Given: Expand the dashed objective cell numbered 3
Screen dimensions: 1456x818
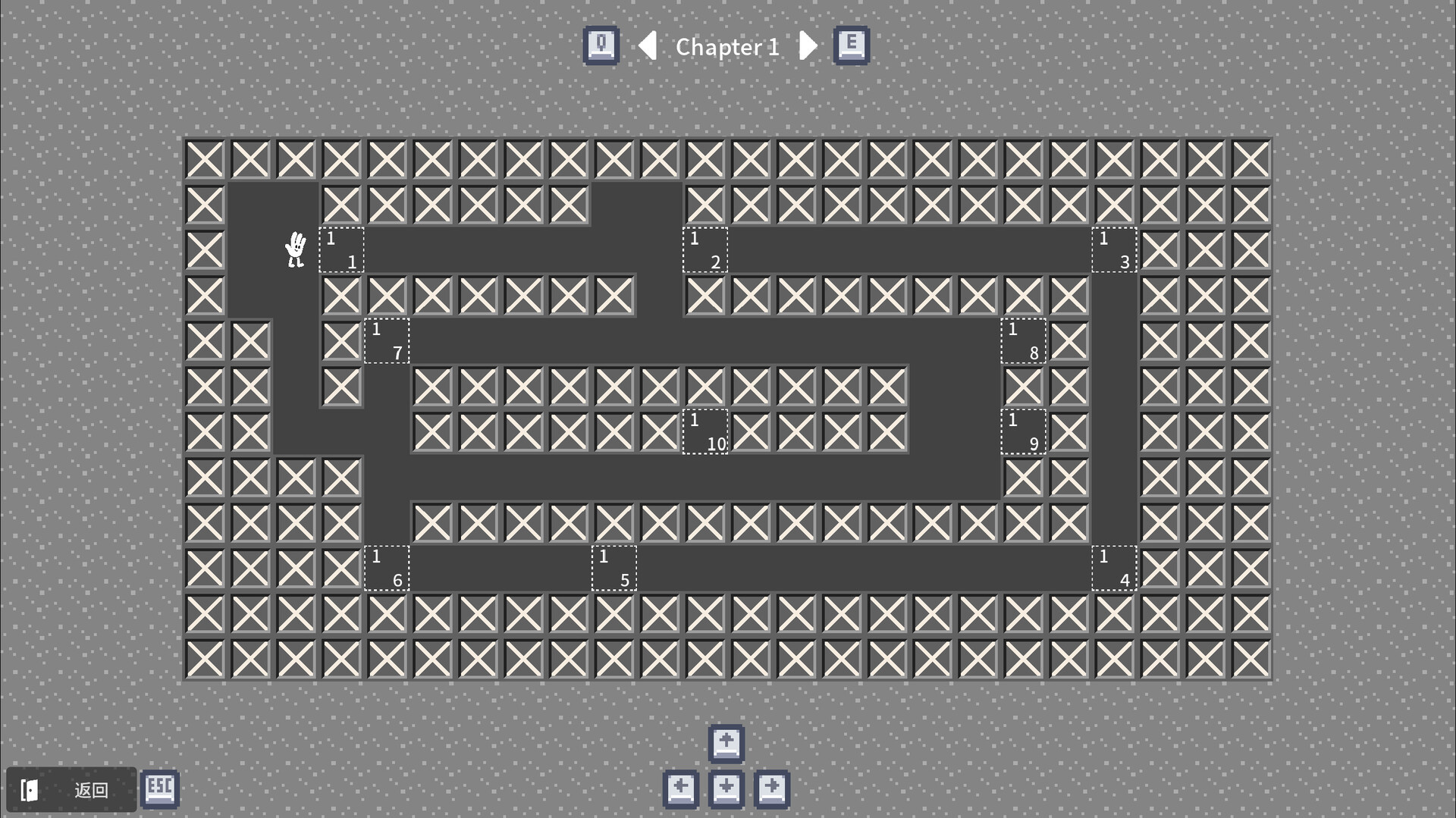Looking at the screenshot, I should [1114, 250].
